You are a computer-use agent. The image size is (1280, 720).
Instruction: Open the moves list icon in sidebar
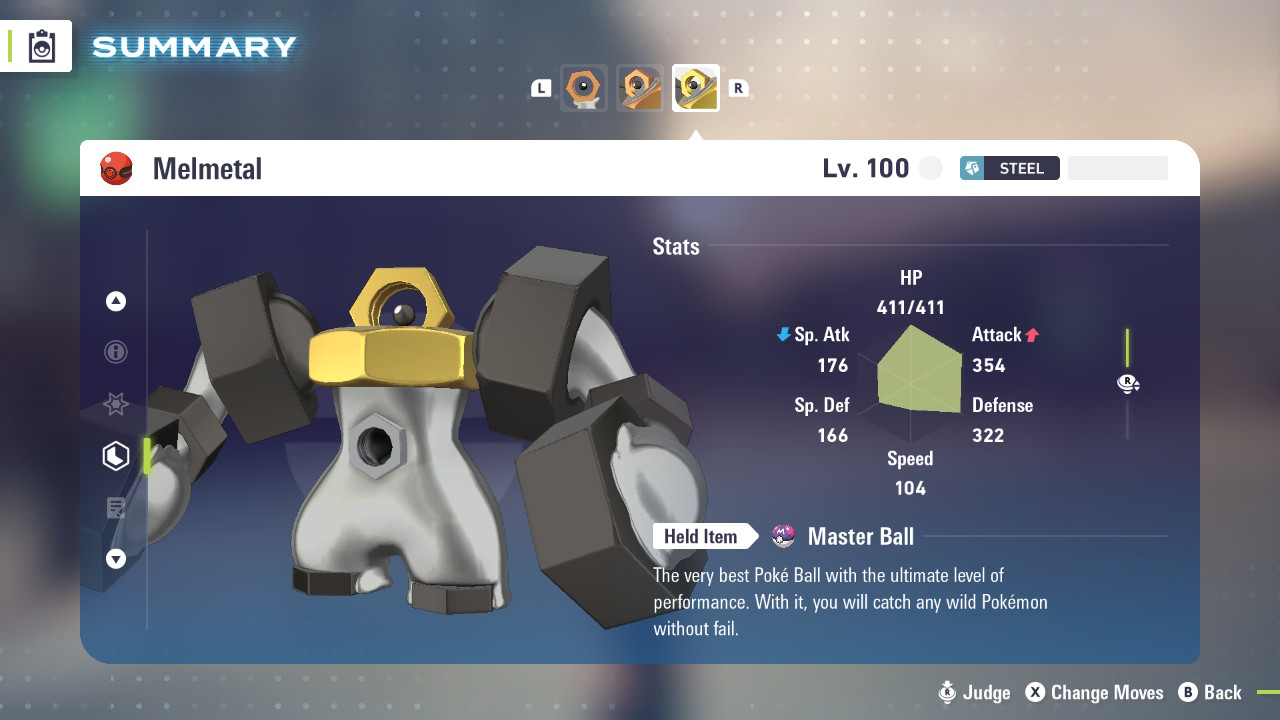[x=115, y=507]
